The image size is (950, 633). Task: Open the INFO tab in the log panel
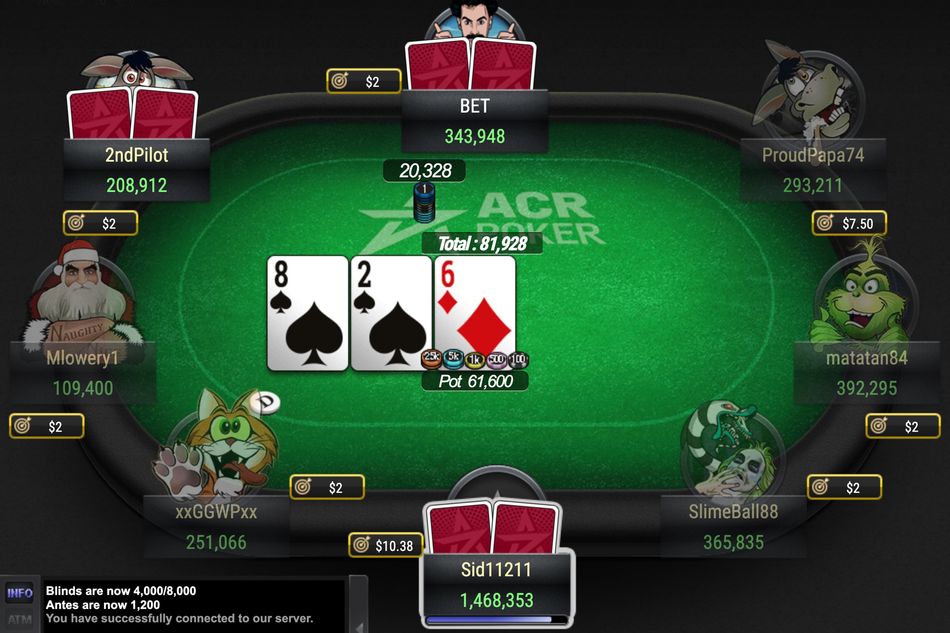coord(20,593)
